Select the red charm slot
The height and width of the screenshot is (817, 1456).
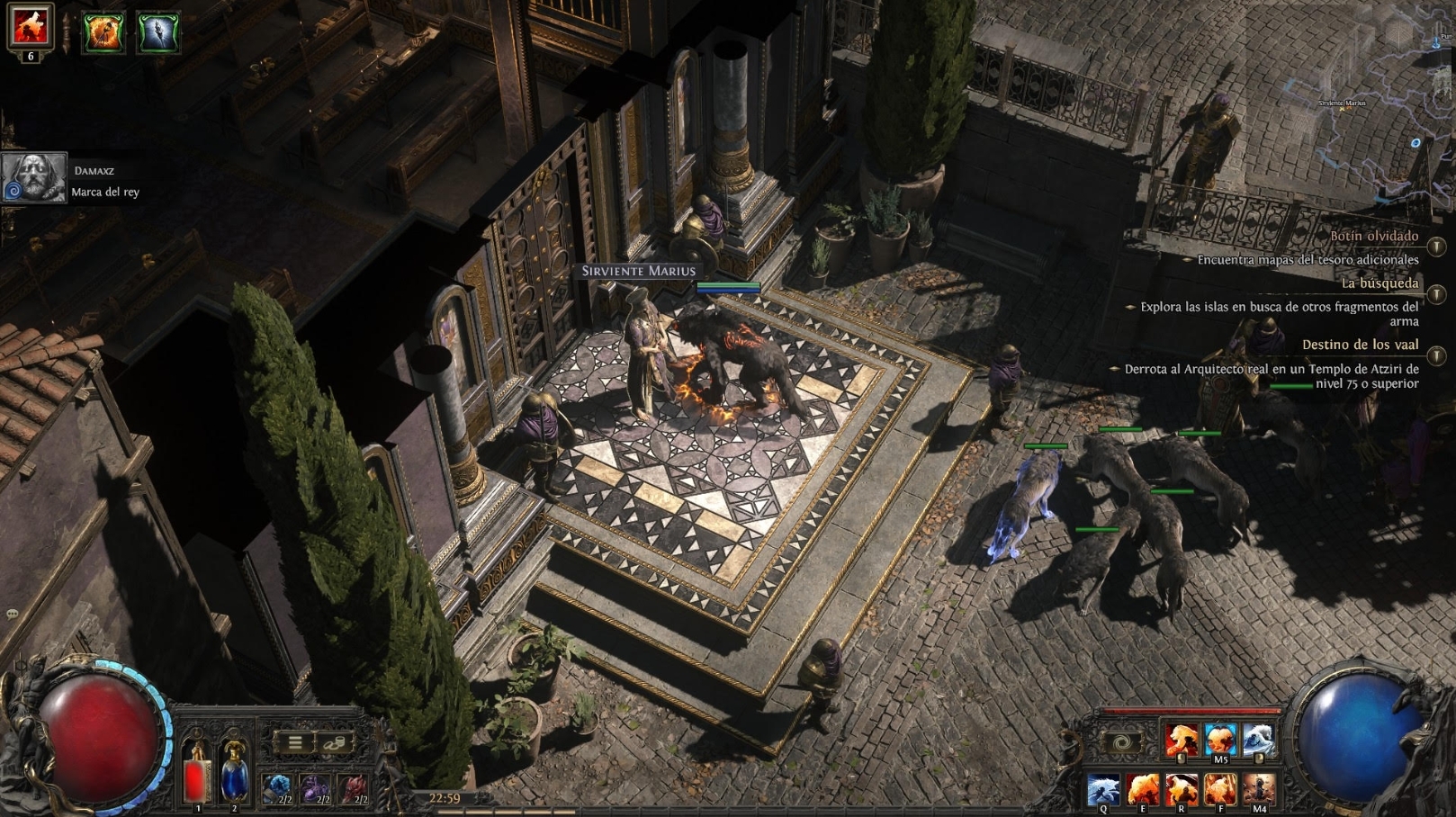[353, 788]
